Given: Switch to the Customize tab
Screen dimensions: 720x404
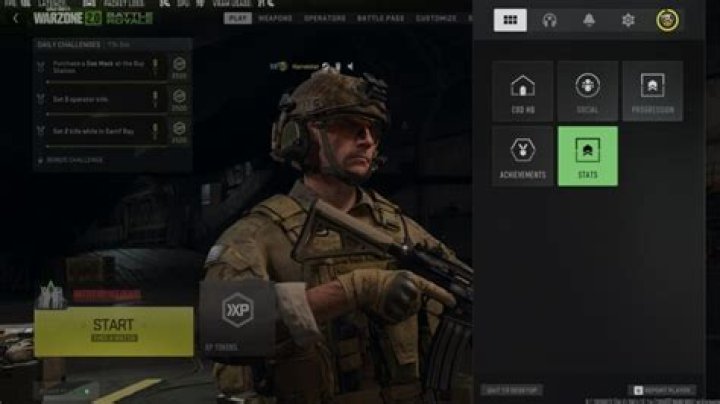Looking at the screenshot, I should [x=436, y=18].
